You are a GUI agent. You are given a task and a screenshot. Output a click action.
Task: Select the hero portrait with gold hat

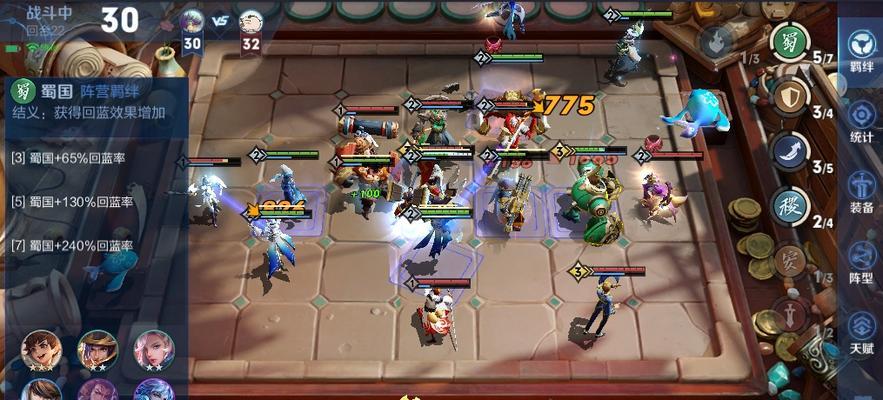pyautogui.click(x=97, y=350)
